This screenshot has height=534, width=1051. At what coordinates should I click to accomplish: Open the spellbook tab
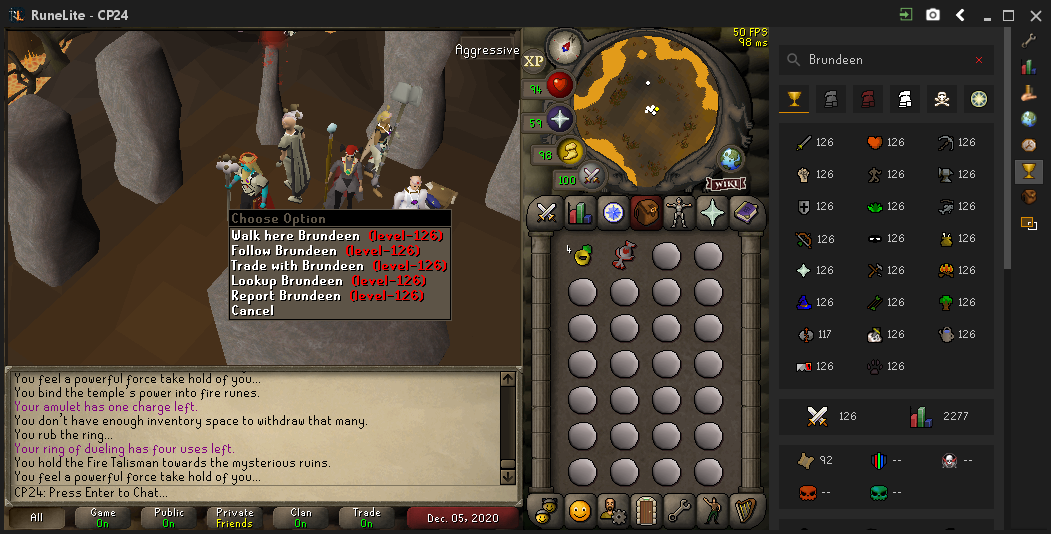point(747,212)
